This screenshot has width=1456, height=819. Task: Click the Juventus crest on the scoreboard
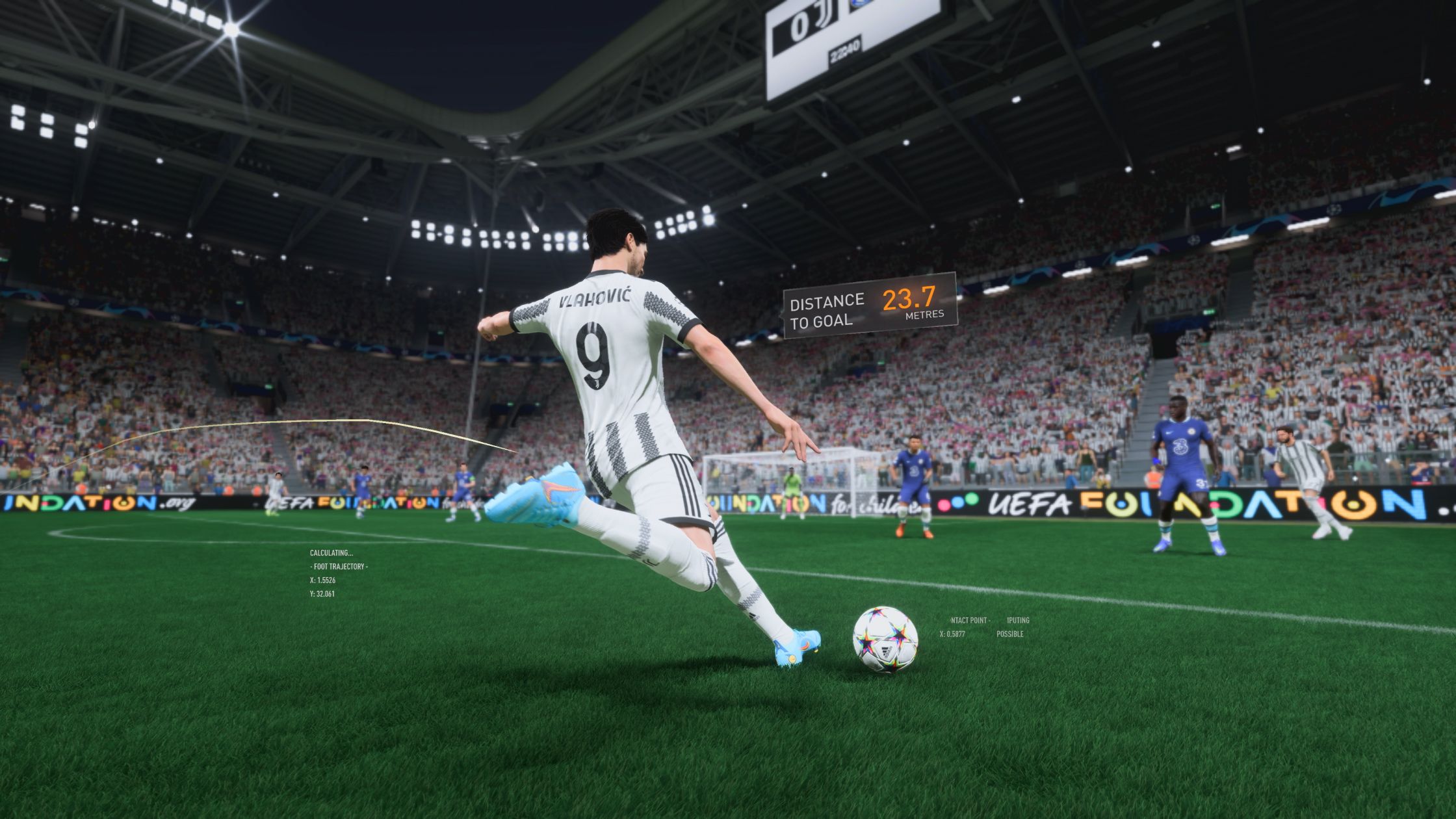pyautogui.click(x=824, y=14)
